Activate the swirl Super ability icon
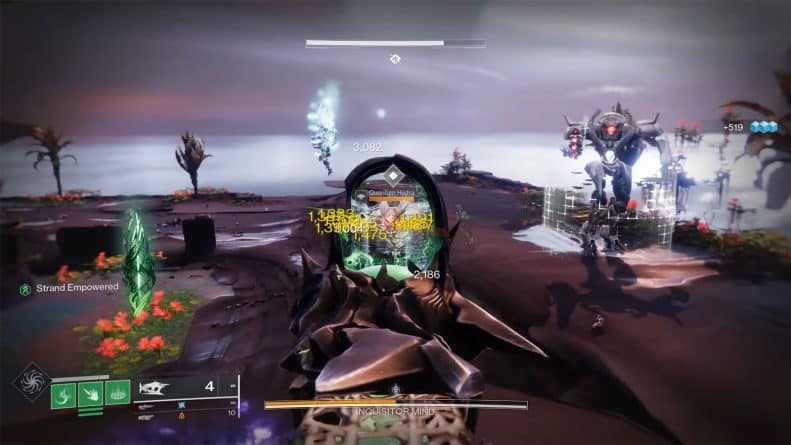 30,381
